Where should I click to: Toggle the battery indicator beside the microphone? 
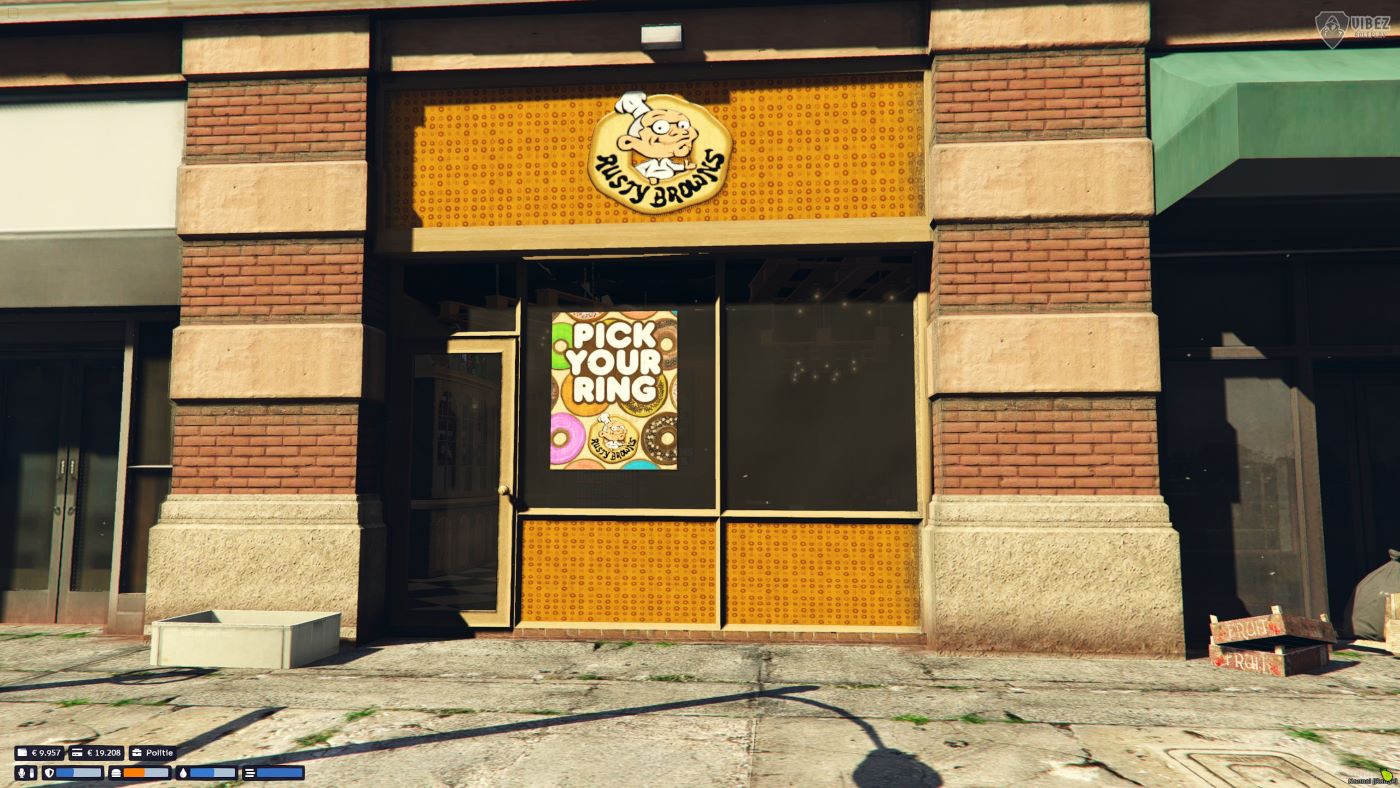pos(32,773)
